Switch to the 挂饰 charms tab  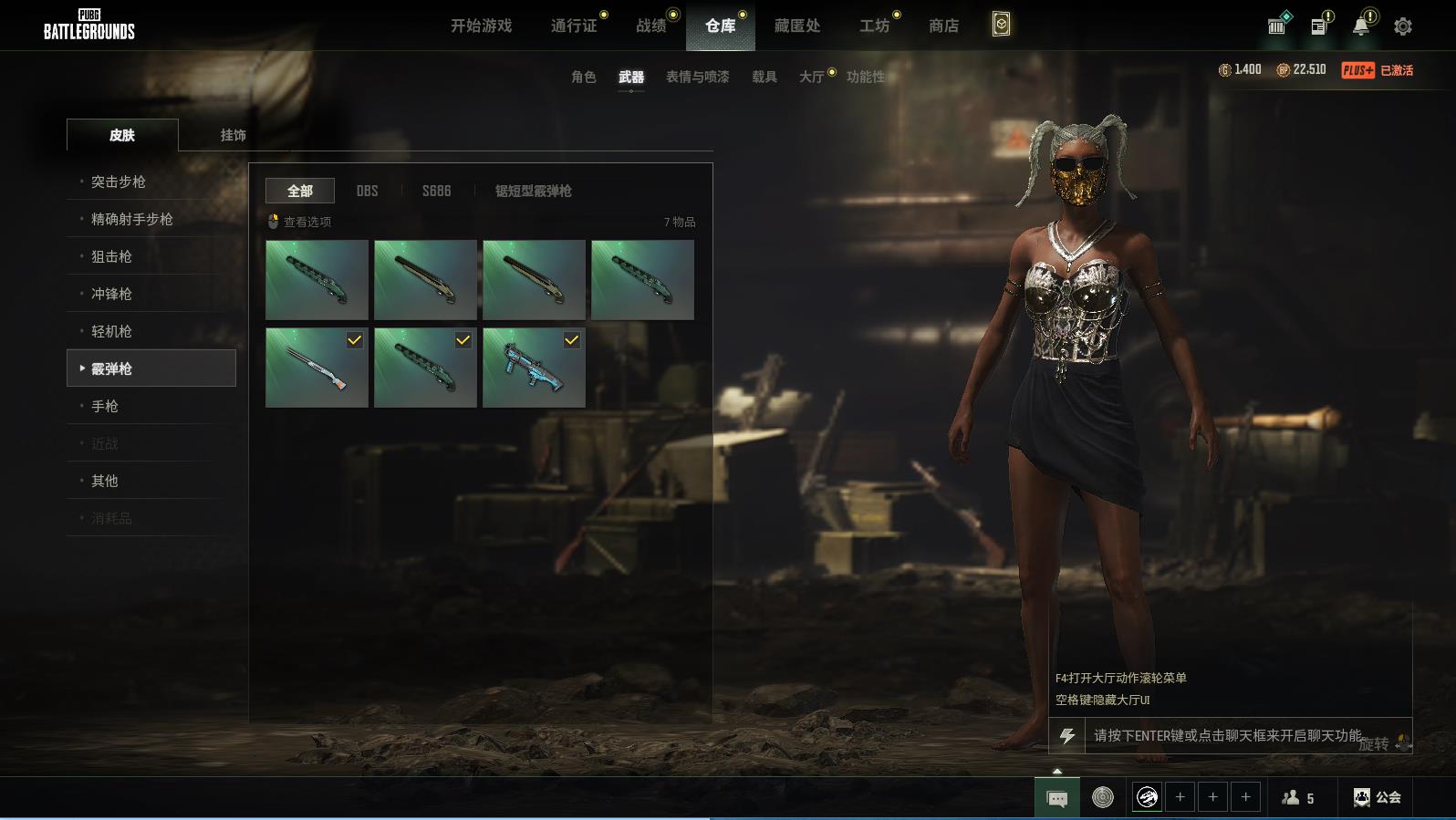[x=233, y=135]
